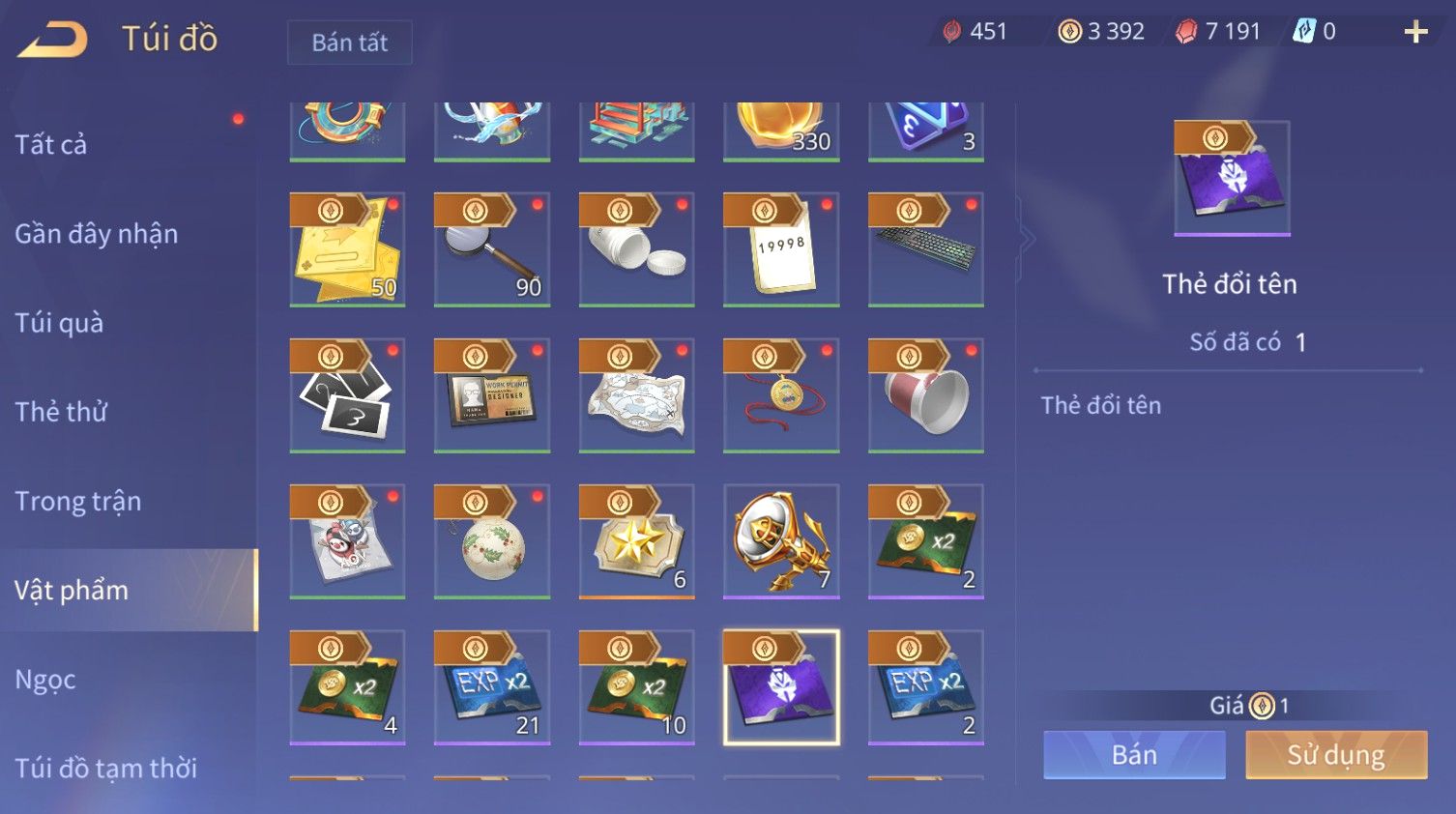Select the keyboard item slot

point(926,249)
